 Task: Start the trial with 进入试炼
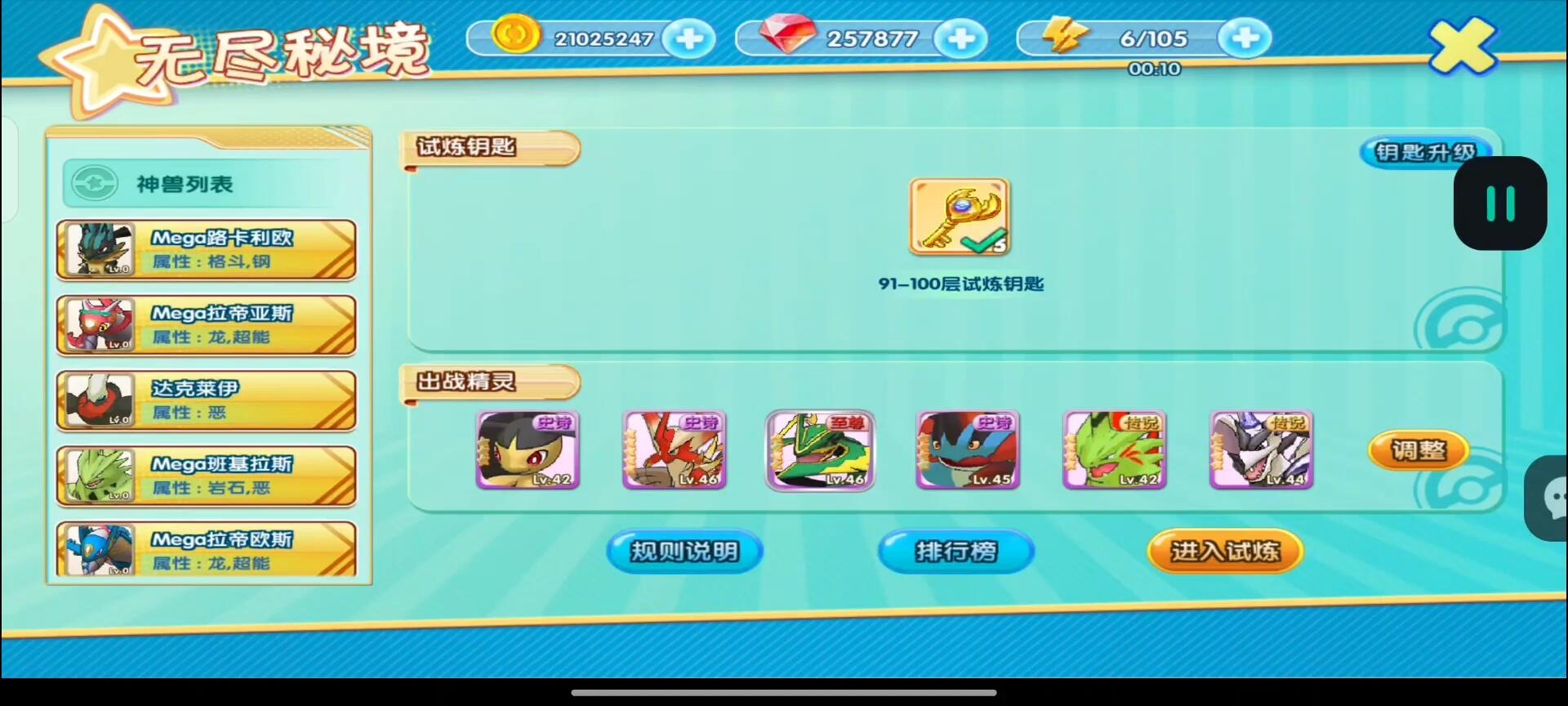[x=1224, y=552]
